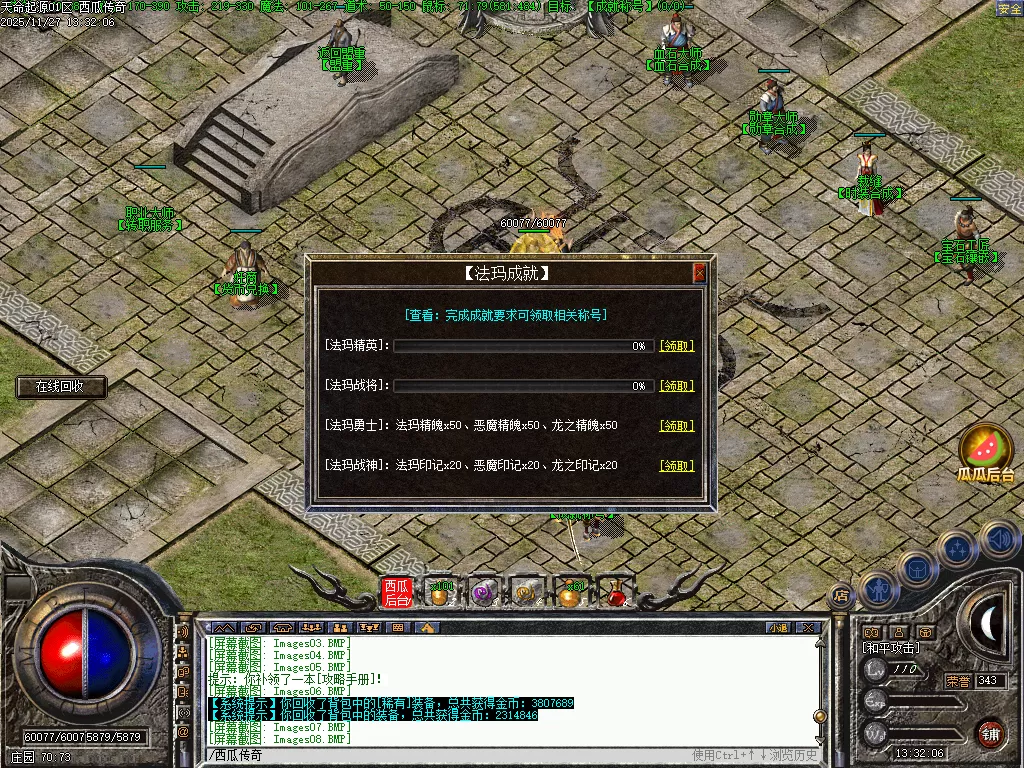Claim the 法玛勇士 title reward
1024x768 pixels.
click(676, 426)
